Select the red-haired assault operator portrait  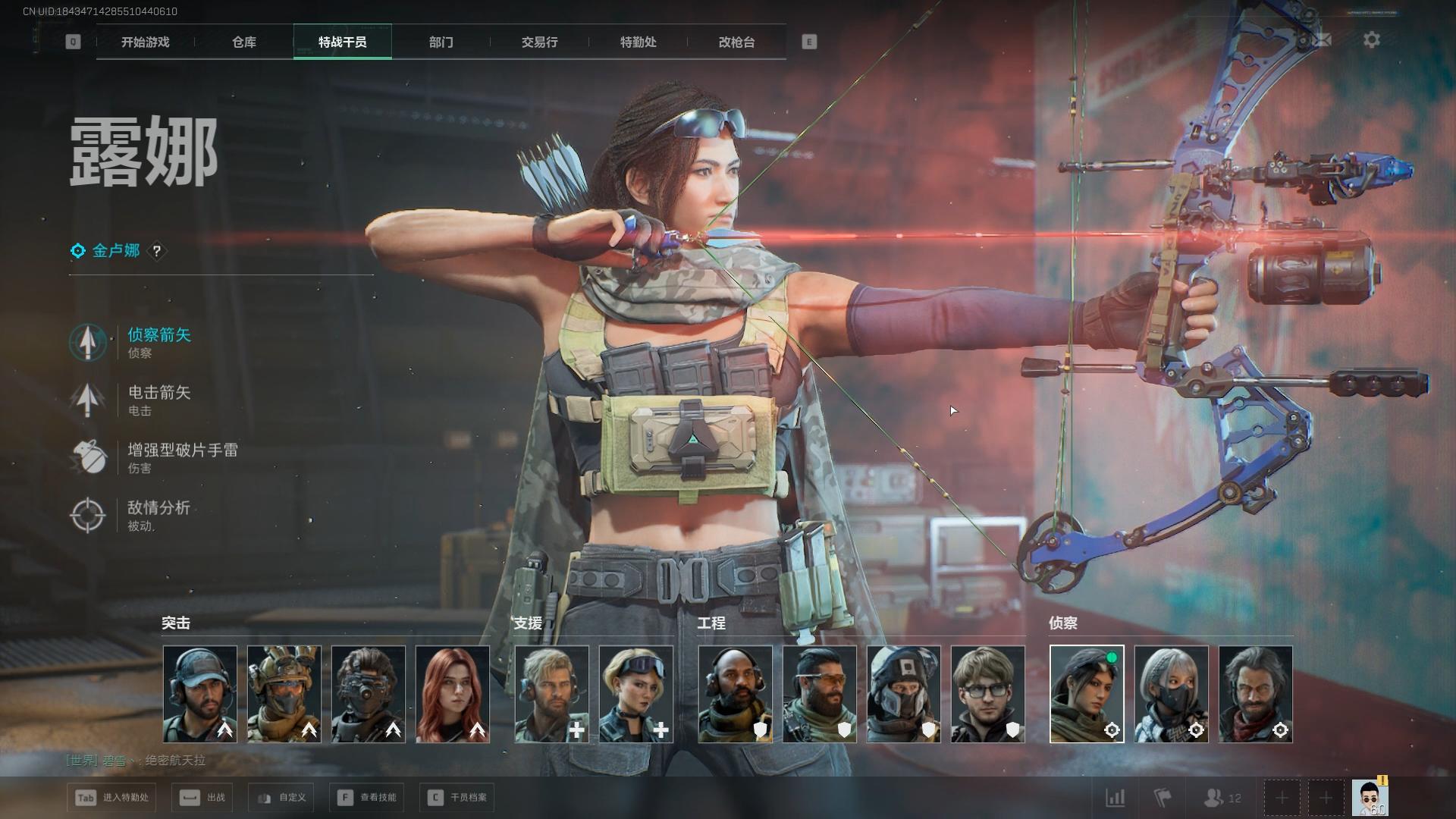[x=453, y=694]
